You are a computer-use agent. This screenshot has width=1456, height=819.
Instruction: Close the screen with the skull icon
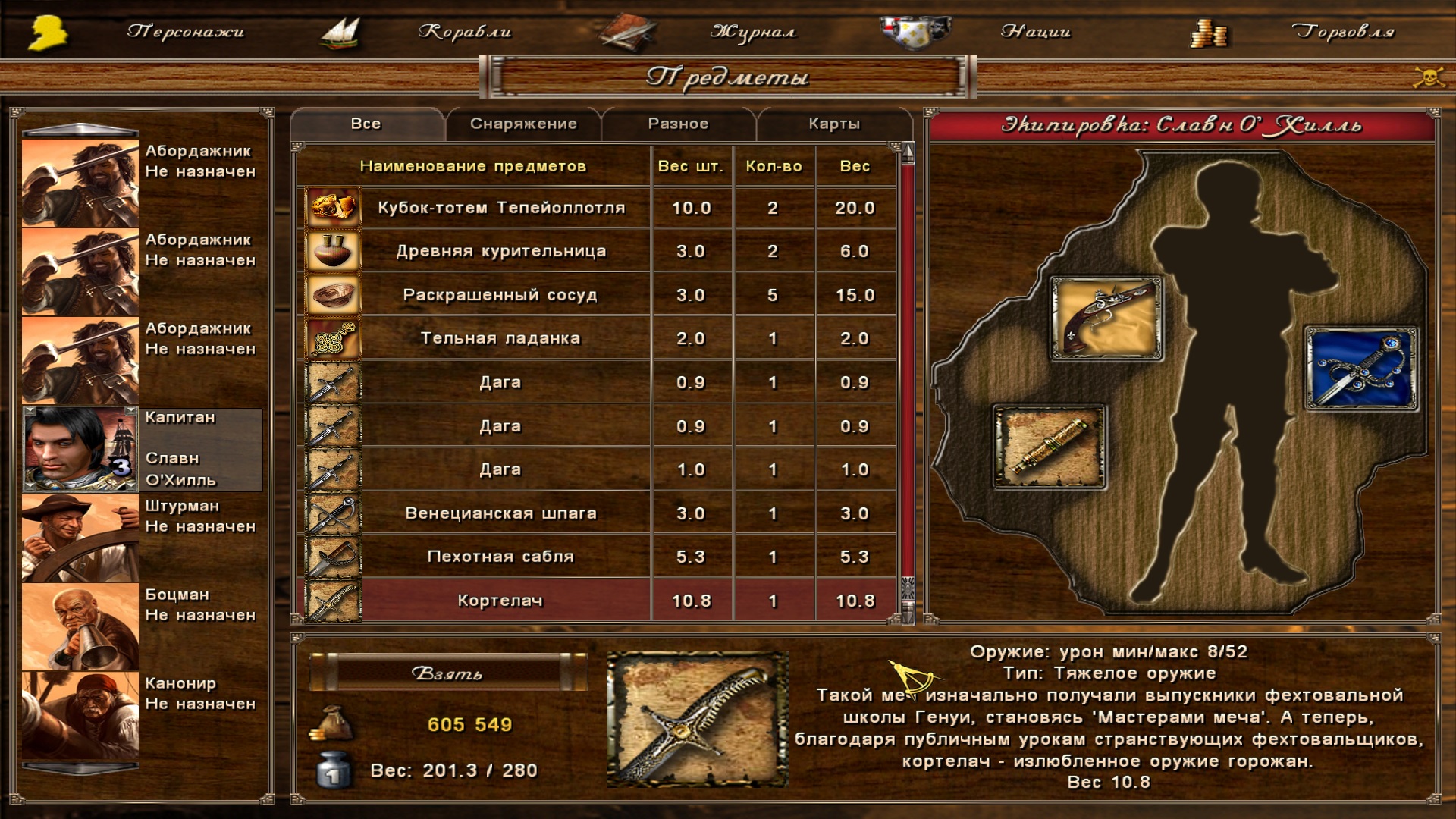click(x=1429, y=77)
